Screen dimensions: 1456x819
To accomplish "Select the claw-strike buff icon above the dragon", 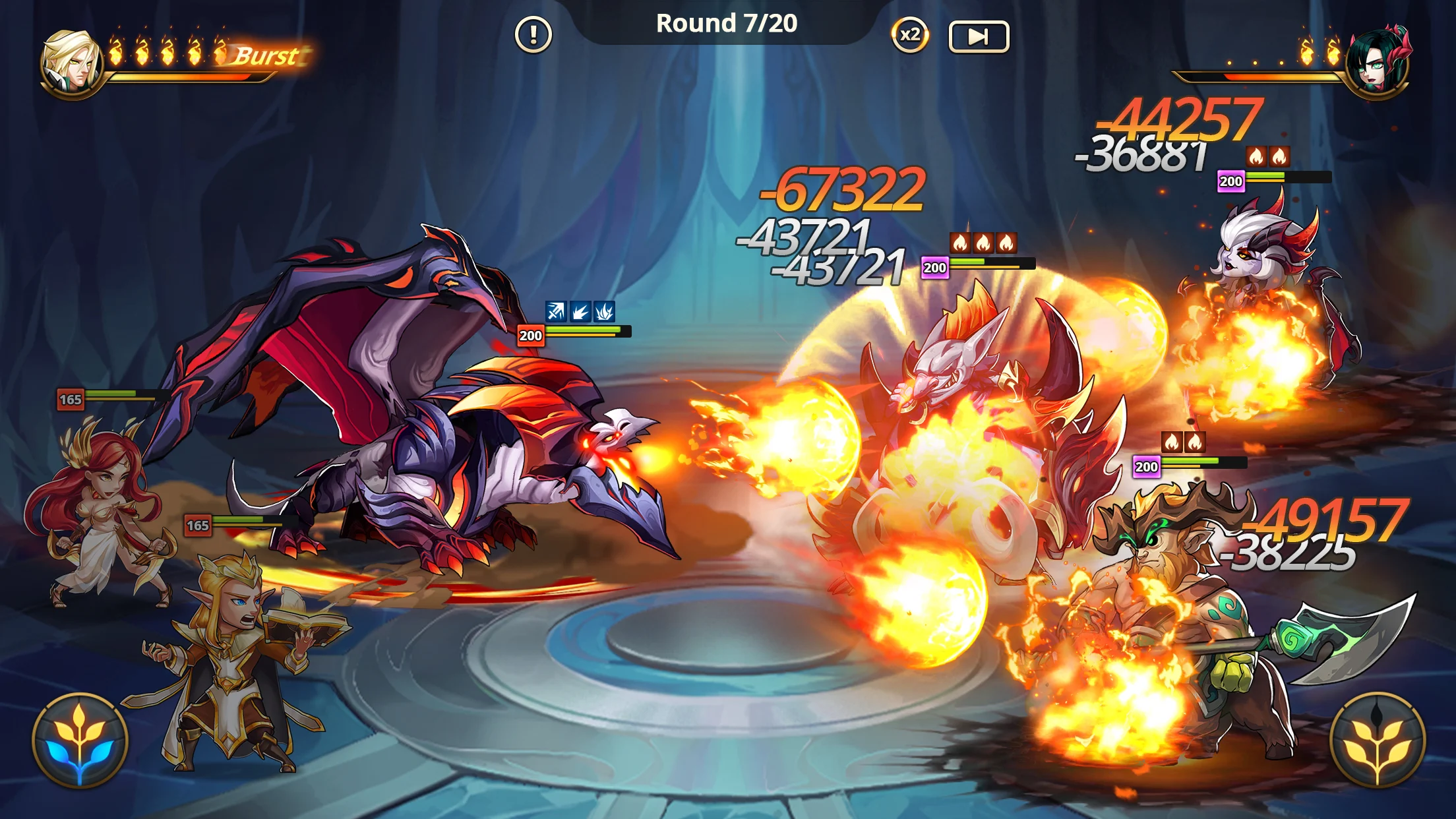I will coord(580,312).
